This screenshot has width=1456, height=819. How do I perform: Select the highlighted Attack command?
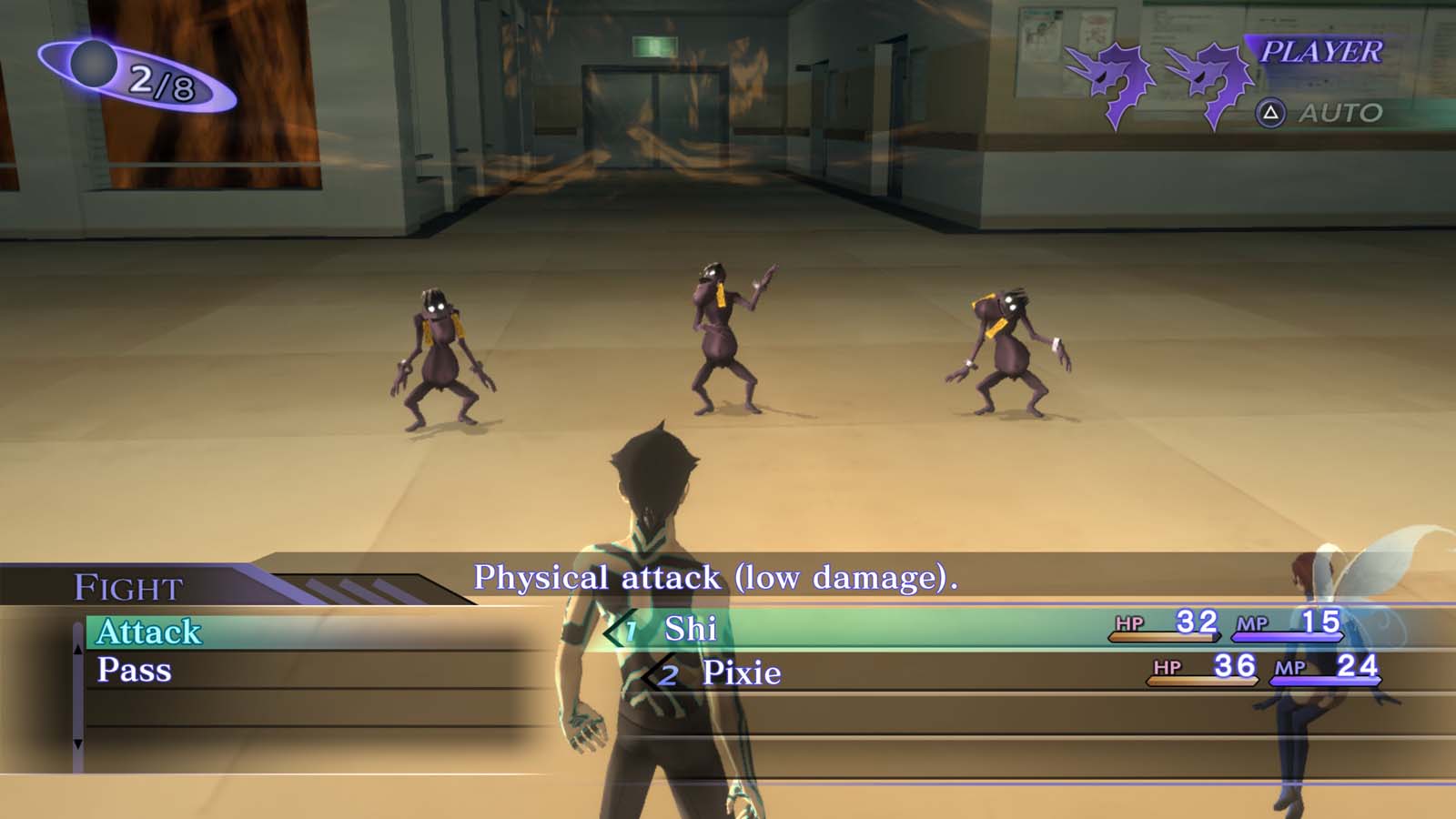pyautogui.click(x=150, y=630)
